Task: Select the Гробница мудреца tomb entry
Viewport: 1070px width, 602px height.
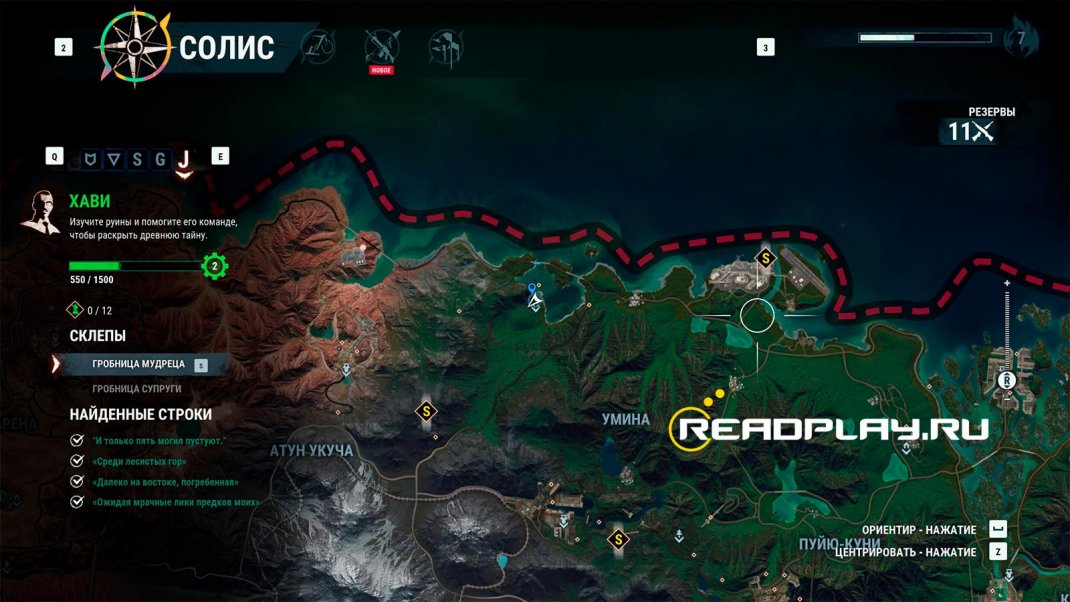Action: point(139,364)
